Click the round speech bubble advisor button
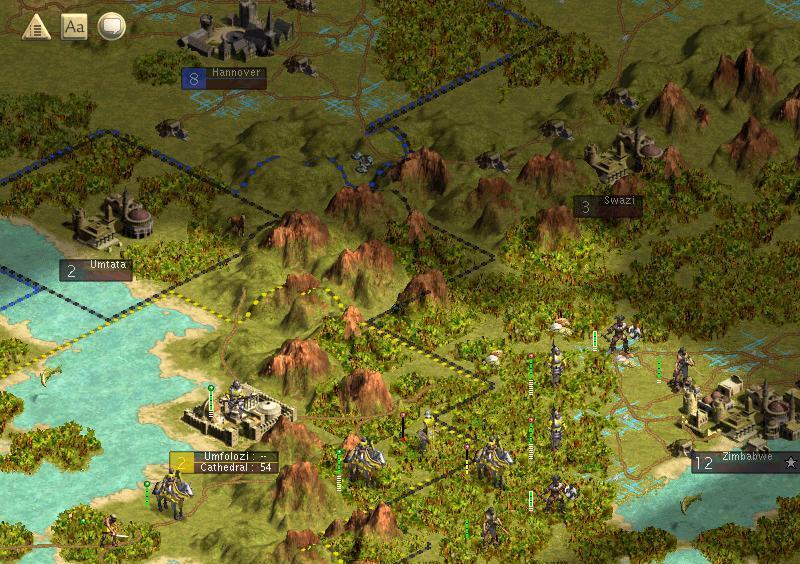The image size is (800, 564). 111,27
